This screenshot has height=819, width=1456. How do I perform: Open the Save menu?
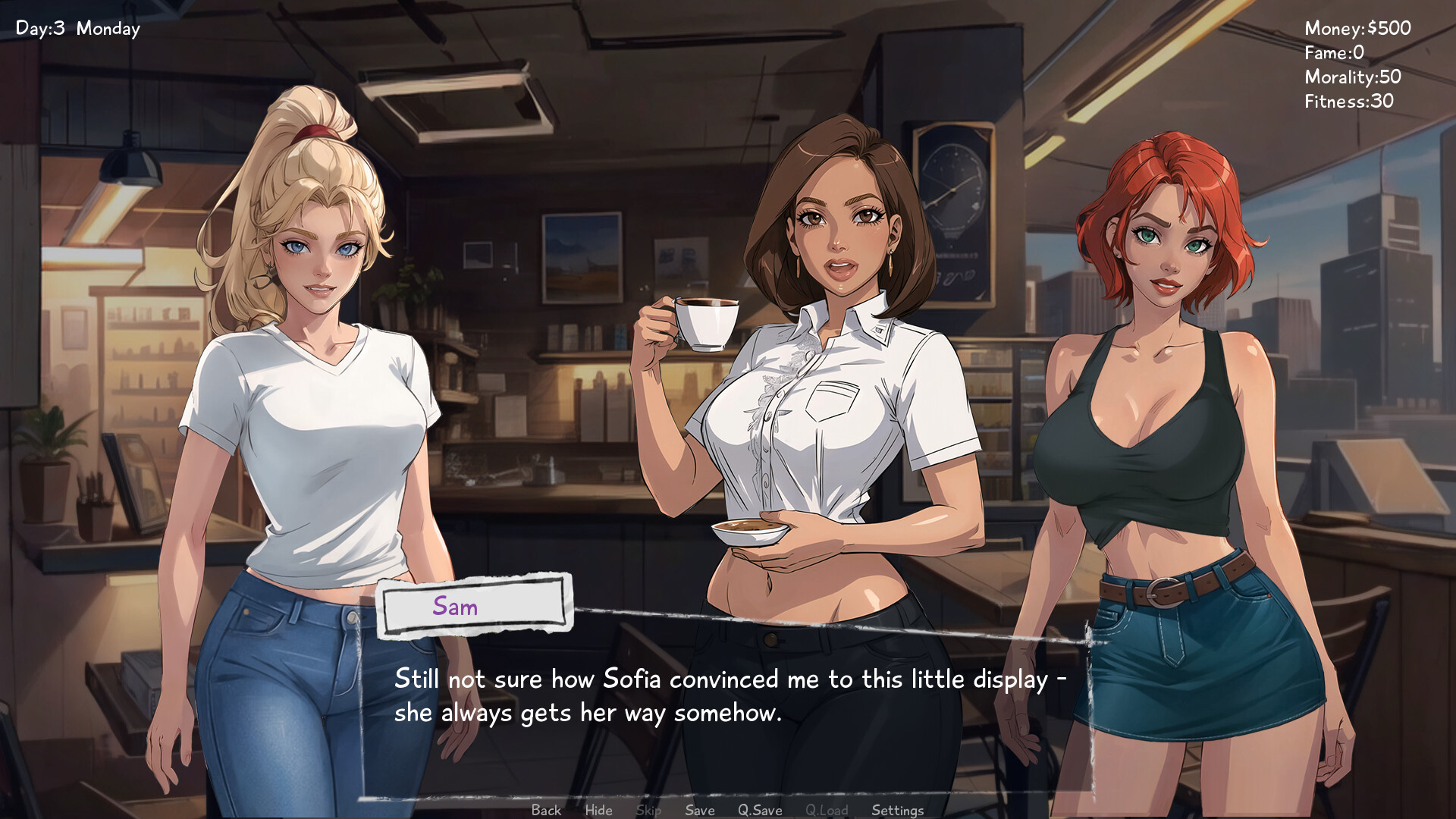point(699,810)
